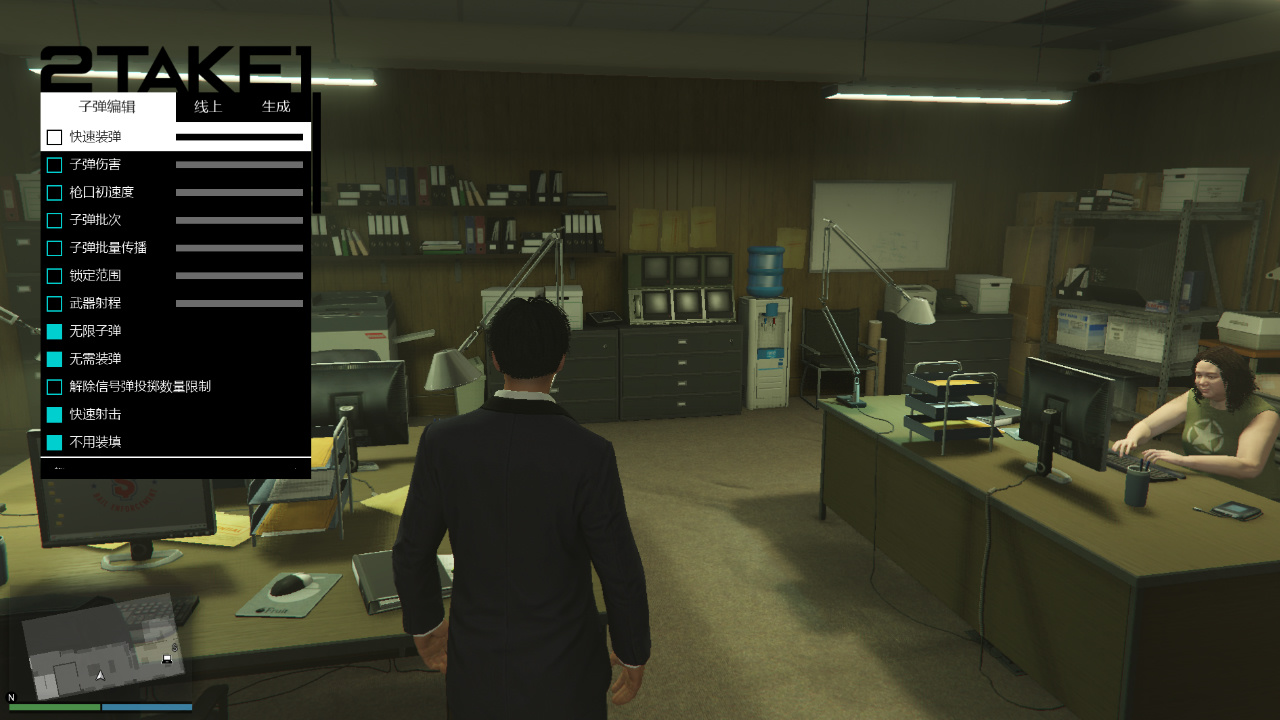This screenshot has width=1280, height=720.
Task: Select the 子弹编辑 tab
Action: coord(107,107)
